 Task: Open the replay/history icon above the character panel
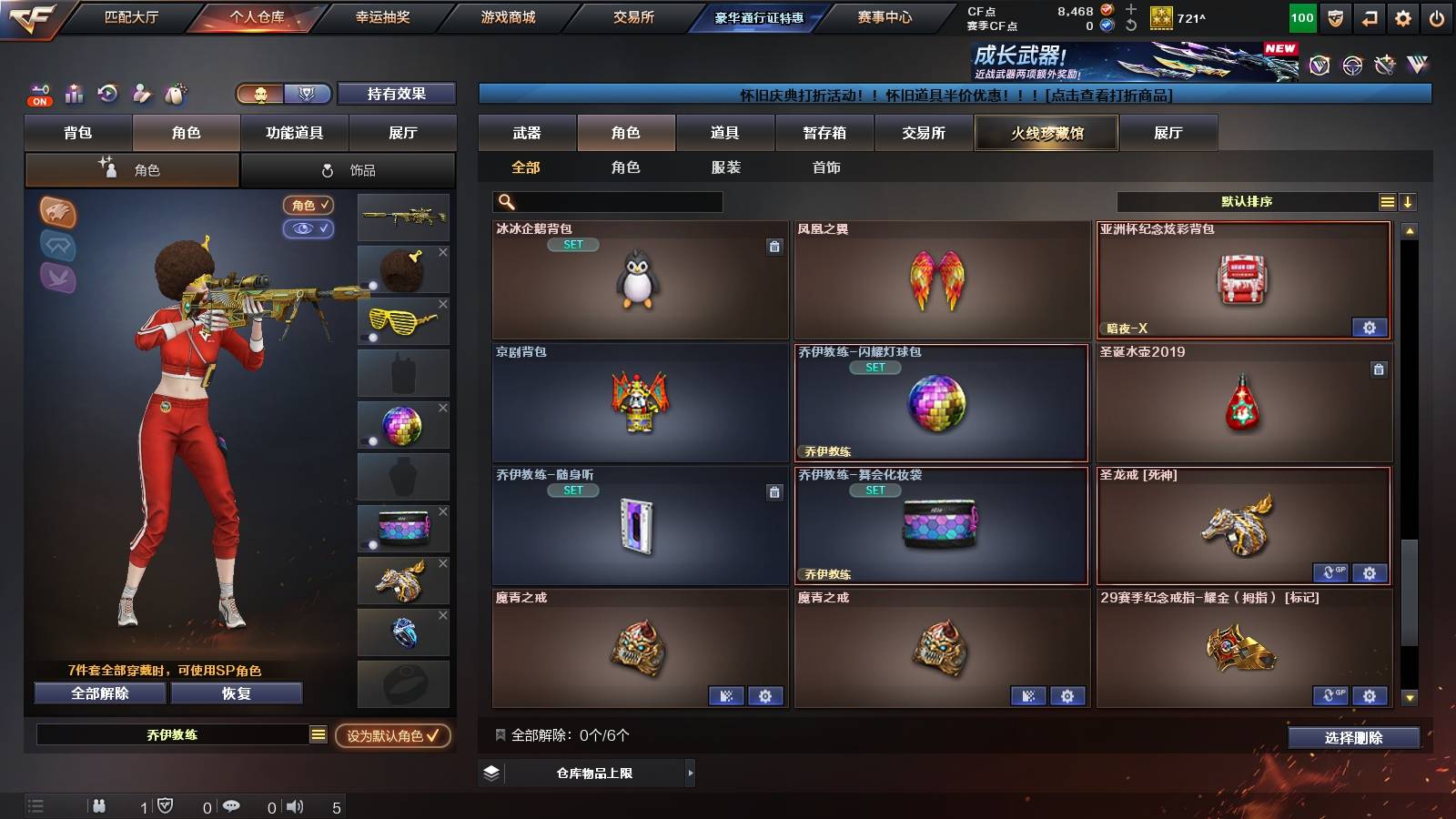tap(106, 94)
